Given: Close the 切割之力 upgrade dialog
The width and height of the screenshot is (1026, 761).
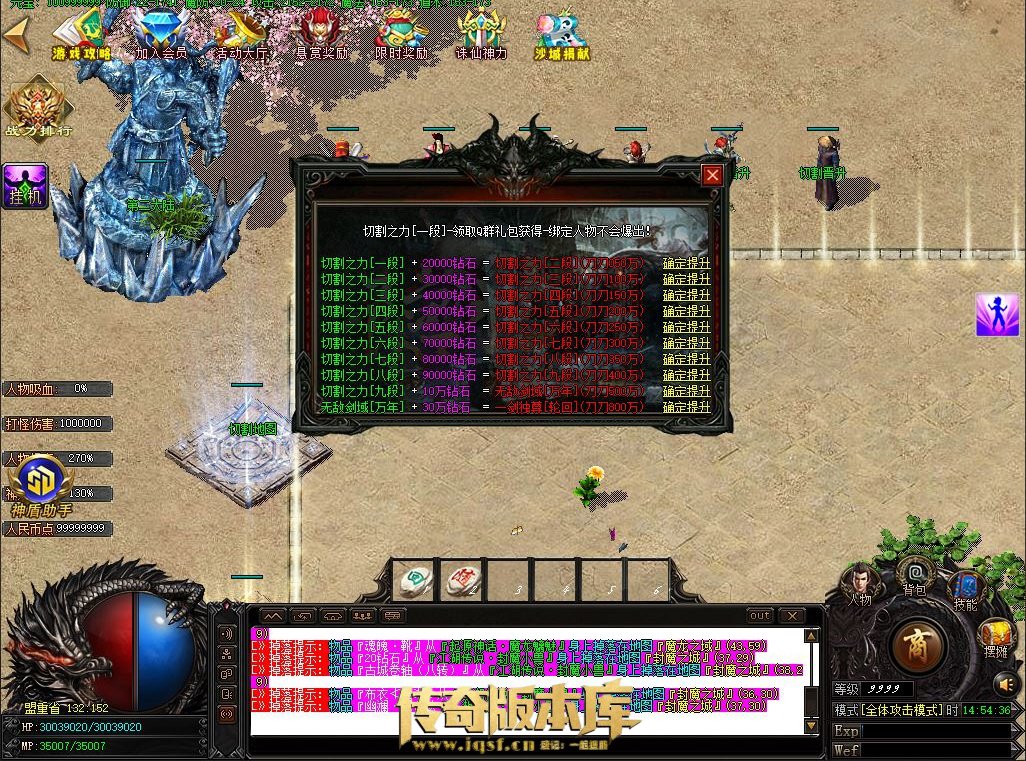Looking at the screenshot, I should point(712,176).
